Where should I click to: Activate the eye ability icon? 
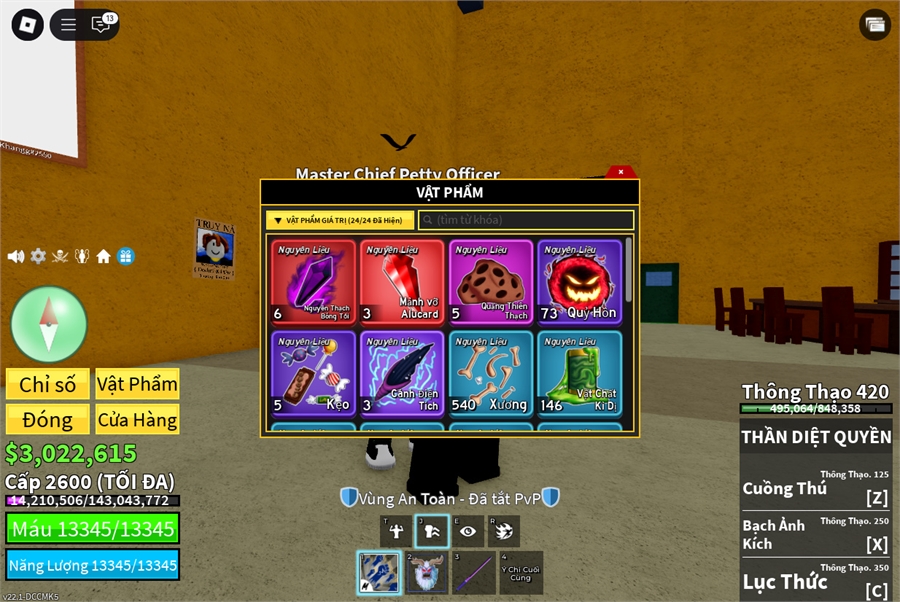tap(467, 531)
